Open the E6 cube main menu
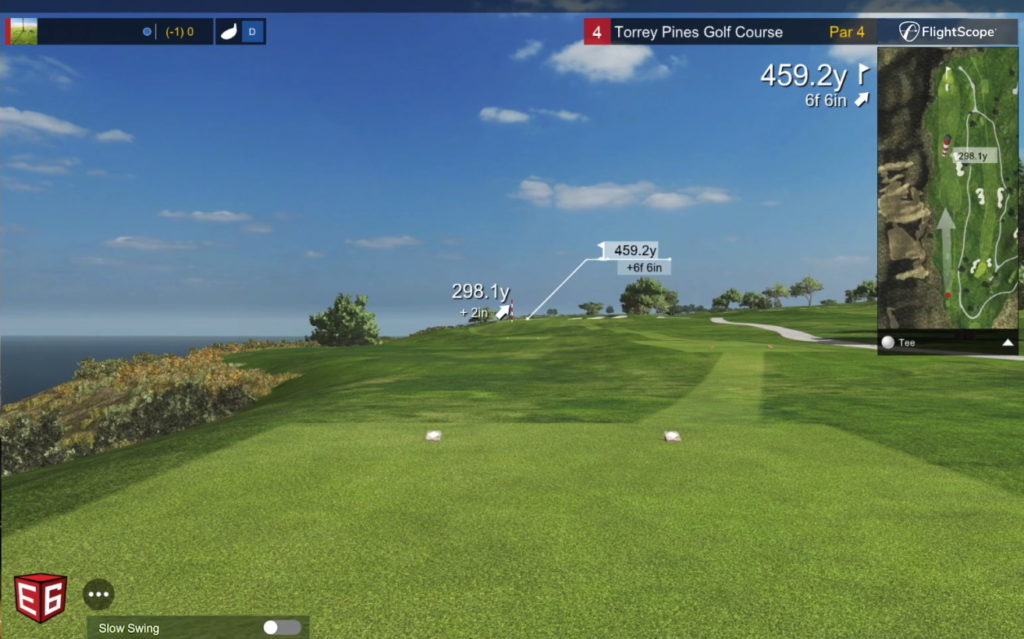Viewport: 1024px width, 639px height. pyautogui.click(x=40, y=598)
